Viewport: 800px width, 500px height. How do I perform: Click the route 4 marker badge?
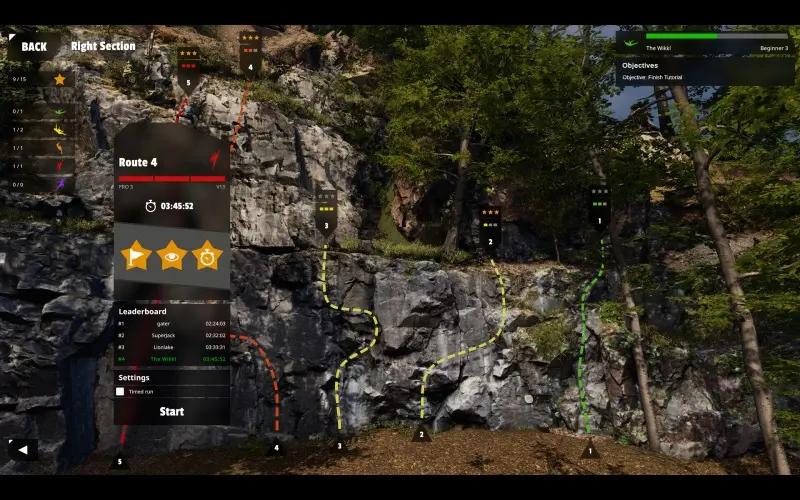[250, 53]
